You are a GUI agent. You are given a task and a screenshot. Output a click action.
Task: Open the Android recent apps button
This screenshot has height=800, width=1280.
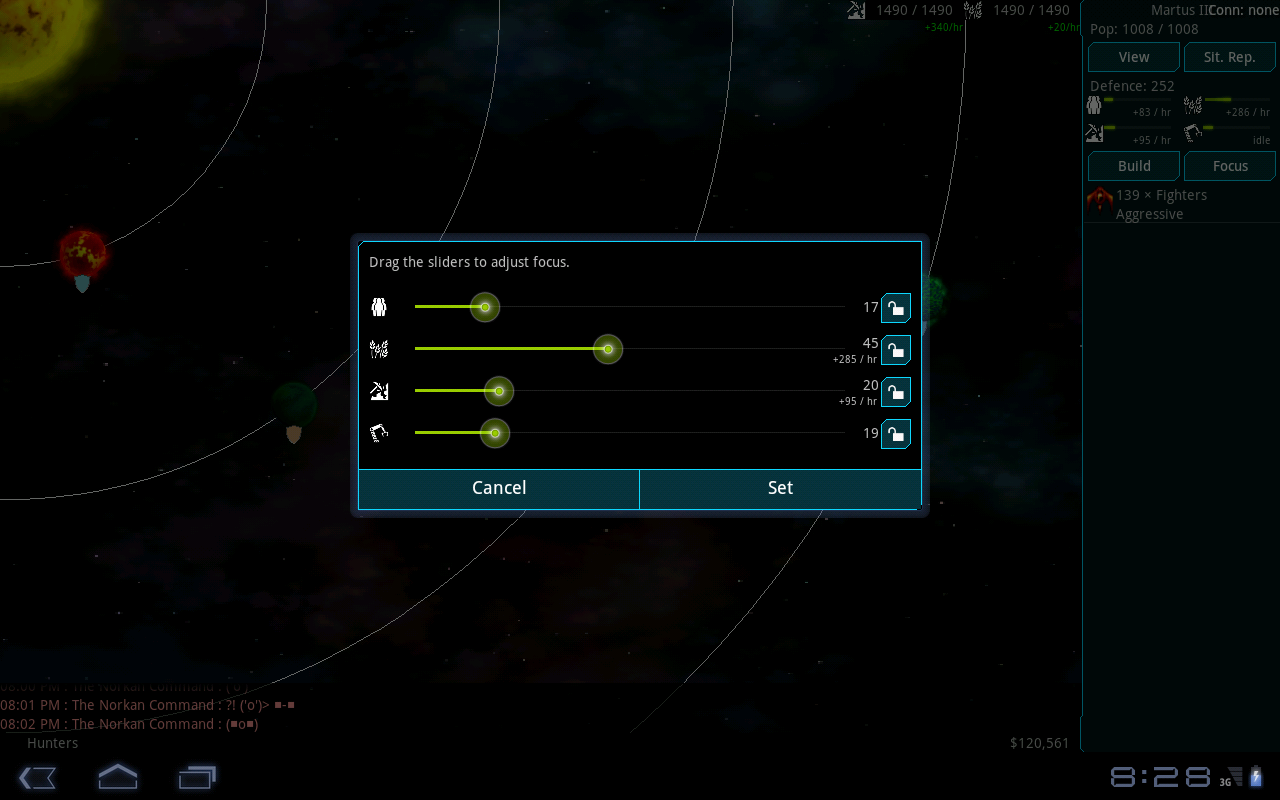[197, 777]
